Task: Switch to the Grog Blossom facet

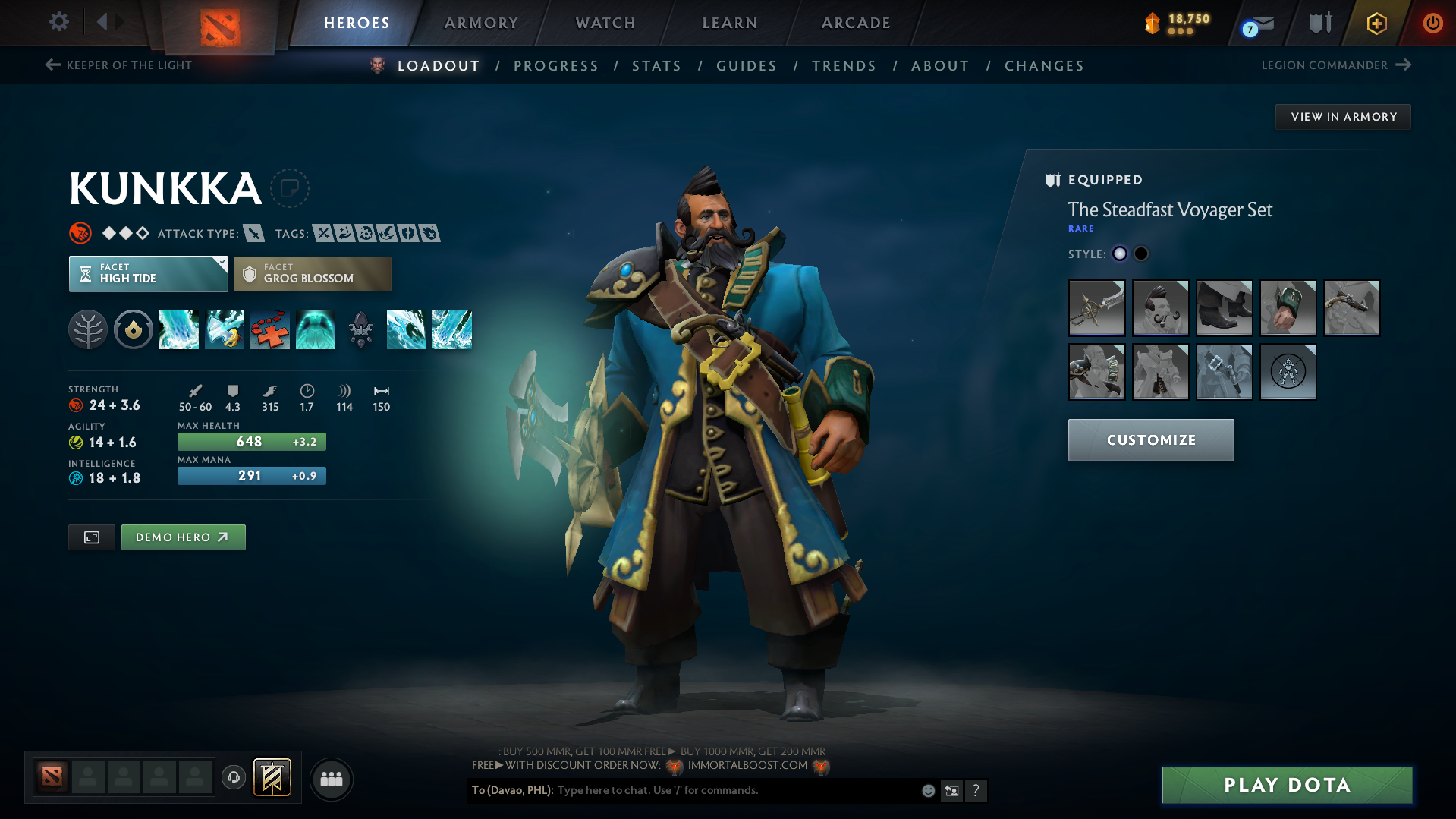Action: (312, 273)
